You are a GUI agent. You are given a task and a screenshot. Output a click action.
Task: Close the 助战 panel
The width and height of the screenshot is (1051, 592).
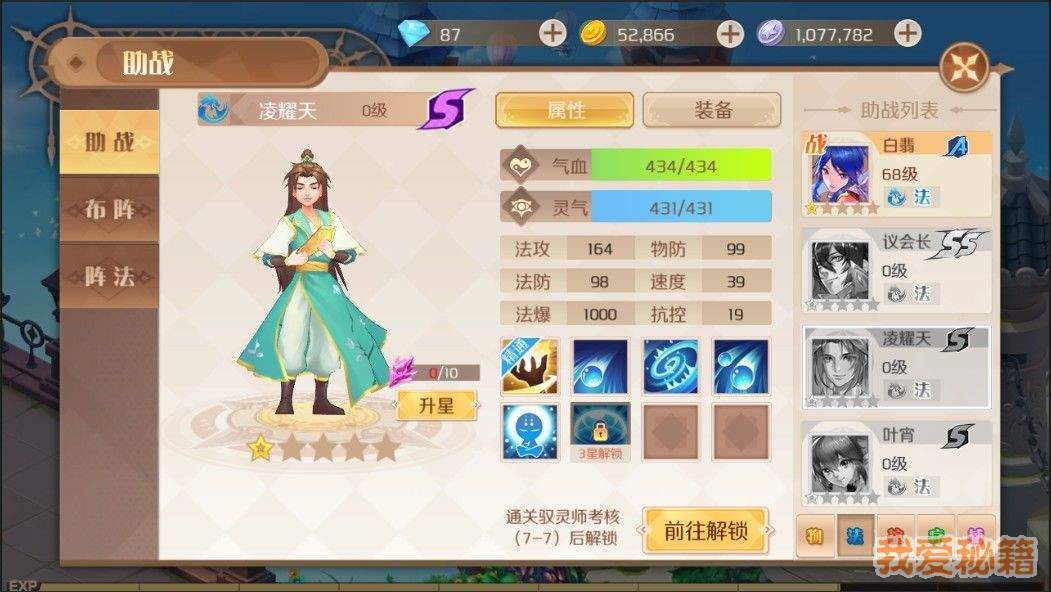(965, 68)
